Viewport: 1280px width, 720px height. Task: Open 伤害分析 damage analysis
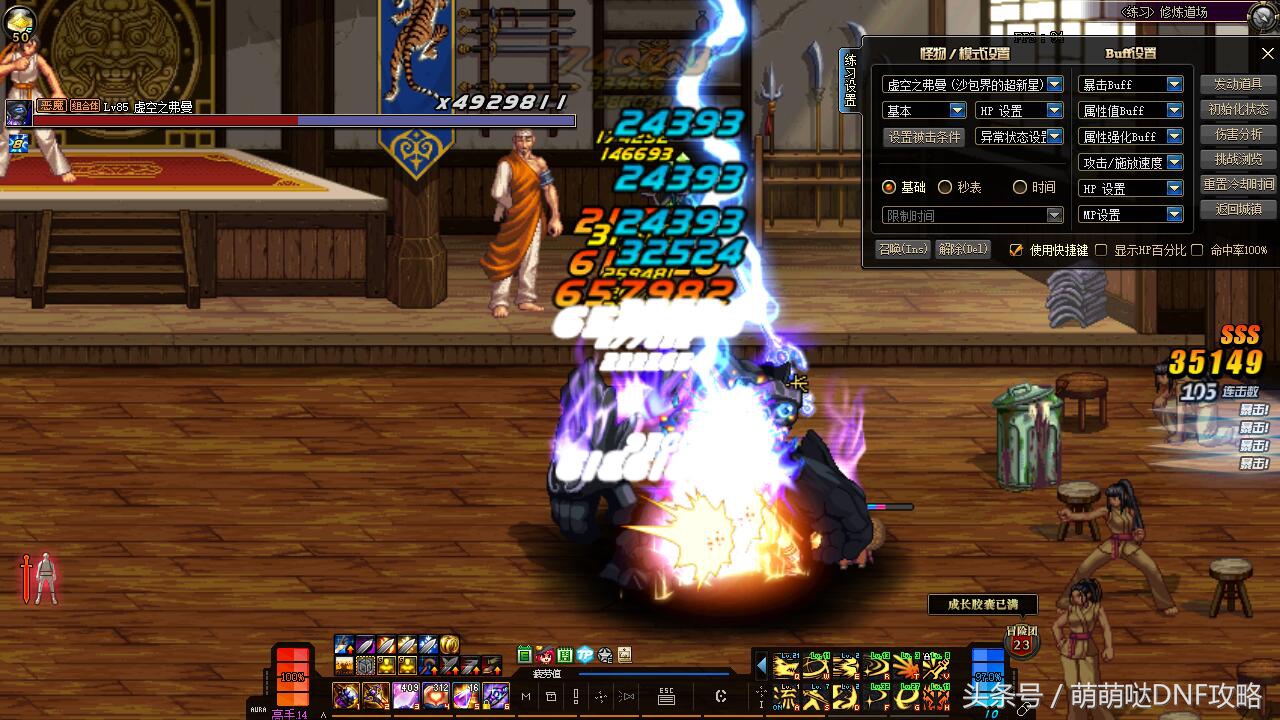click(x=1238, y=134)
